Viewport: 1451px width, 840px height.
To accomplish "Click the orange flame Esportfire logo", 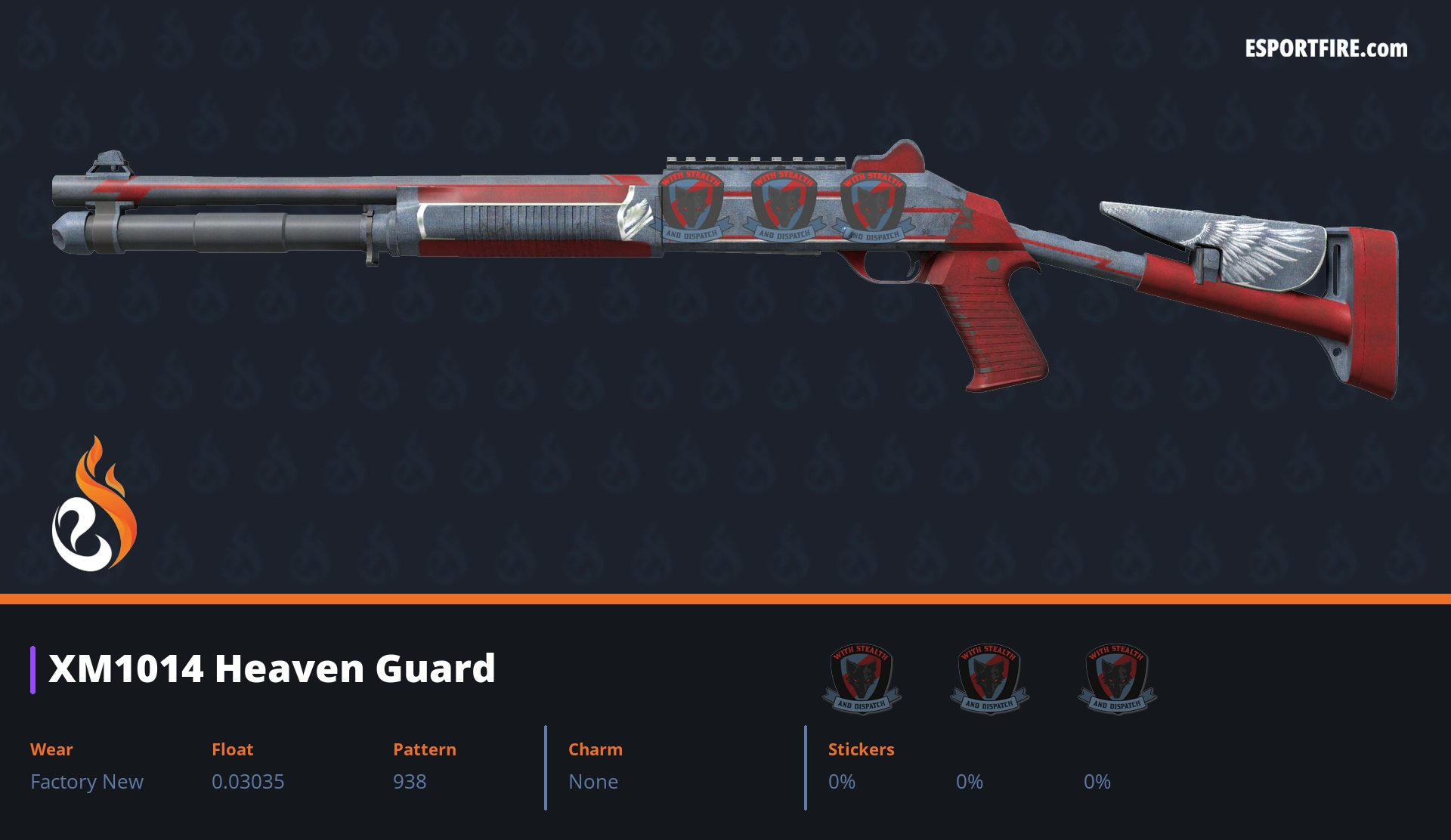I will coord(94,505).
